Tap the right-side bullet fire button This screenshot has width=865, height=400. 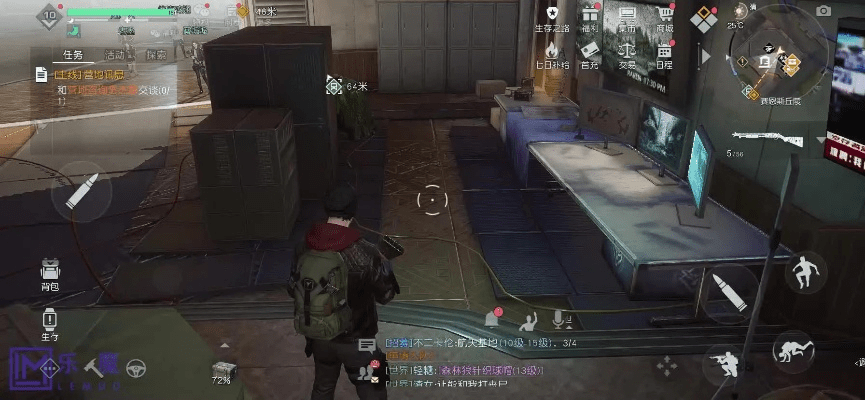point(729,293)
